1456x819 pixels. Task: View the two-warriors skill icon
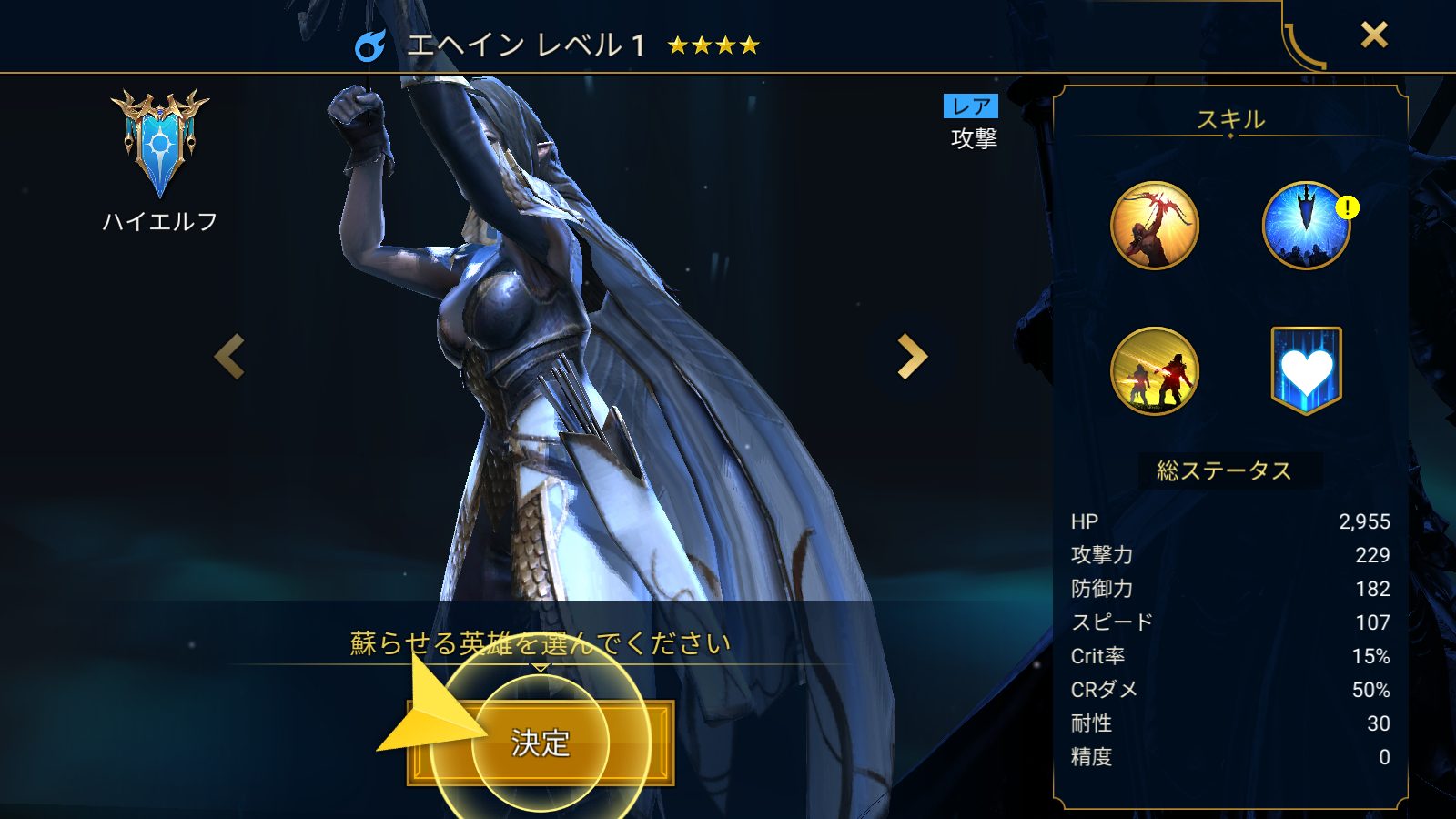pyautogui.click(x=1154, y=371)
